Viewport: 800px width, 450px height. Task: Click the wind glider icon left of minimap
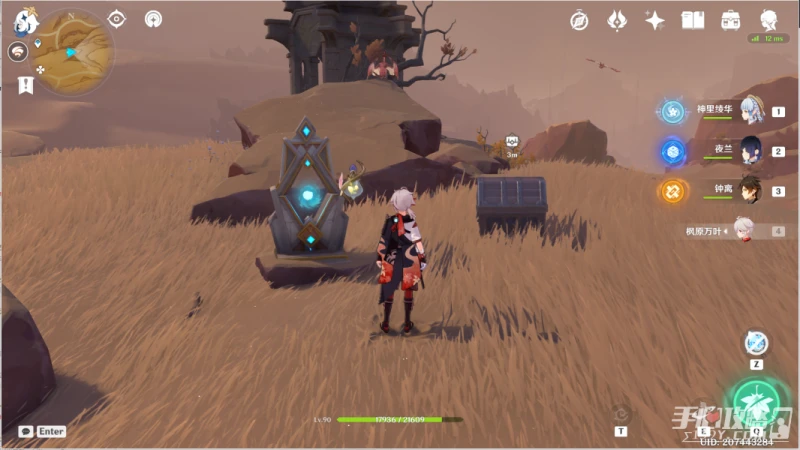coord(18,52)
